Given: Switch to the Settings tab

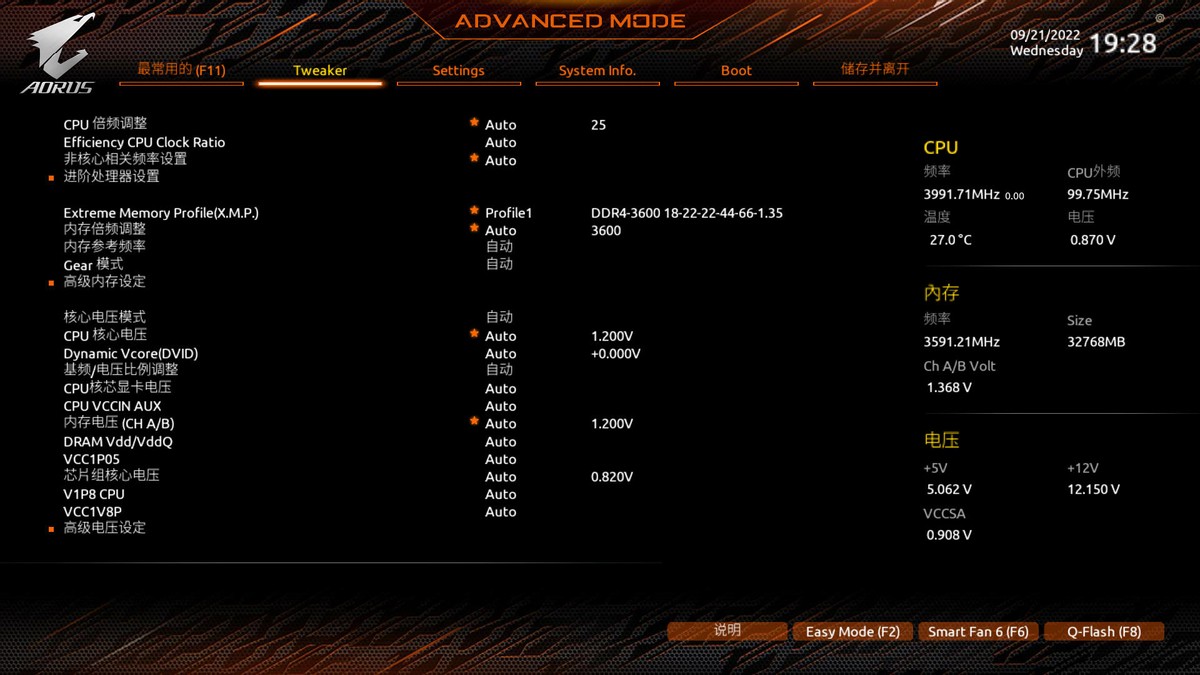Looking at the screenshot, I should tap(458, 71).
